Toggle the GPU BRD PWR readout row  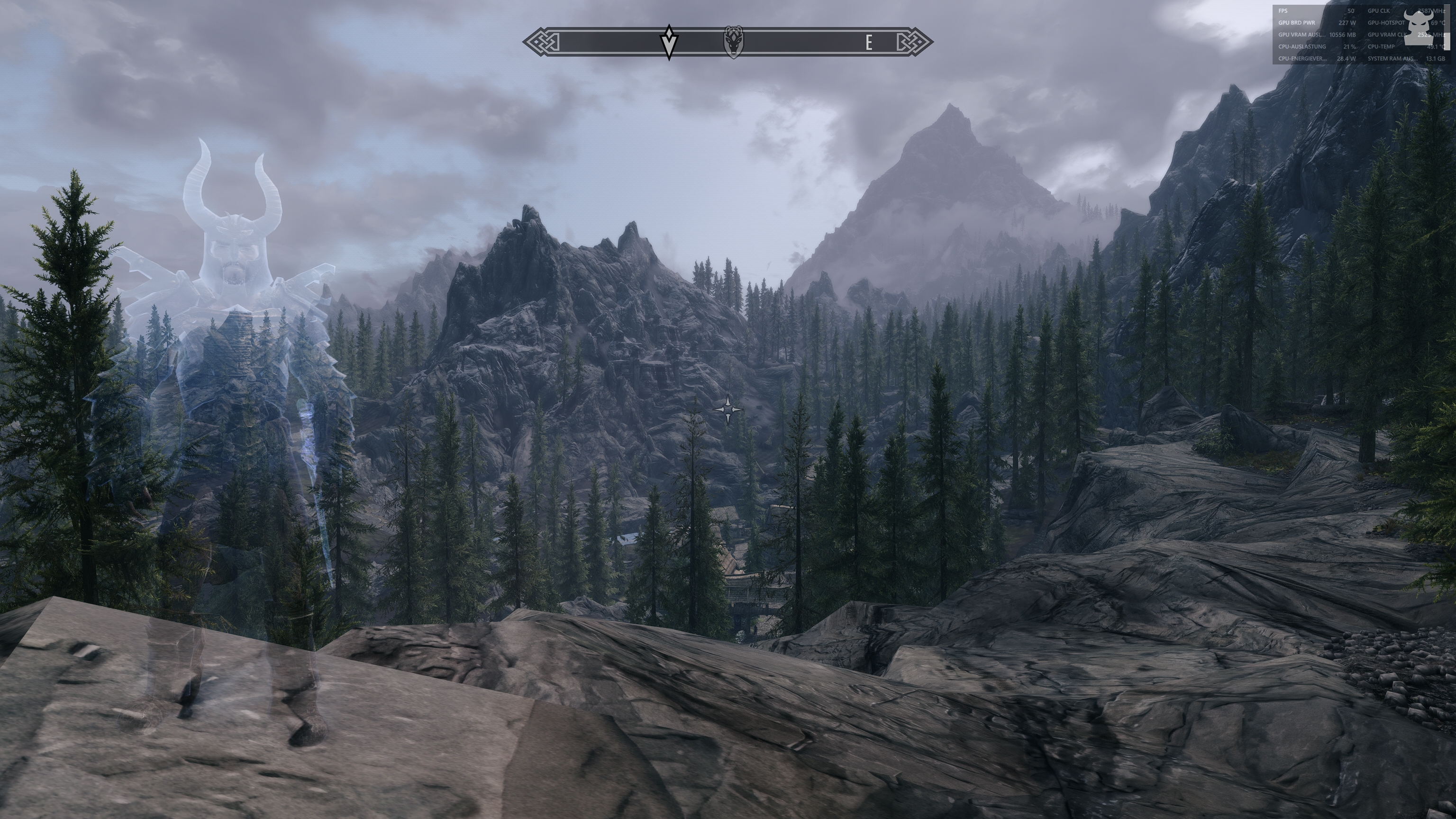[x=1297, y=24]
